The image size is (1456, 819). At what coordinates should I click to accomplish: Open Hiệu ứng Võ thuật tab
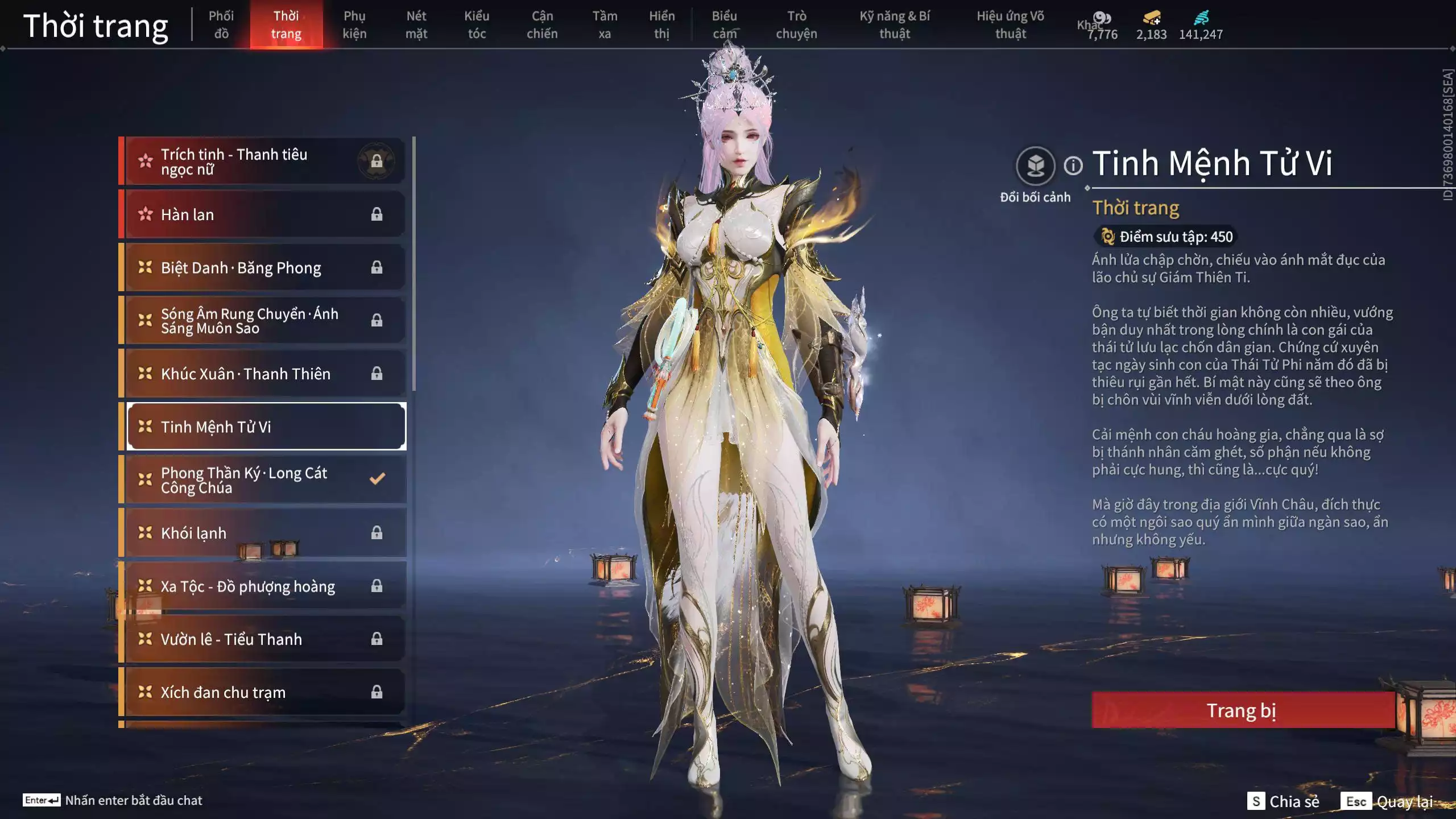[x=1011, y=25]
